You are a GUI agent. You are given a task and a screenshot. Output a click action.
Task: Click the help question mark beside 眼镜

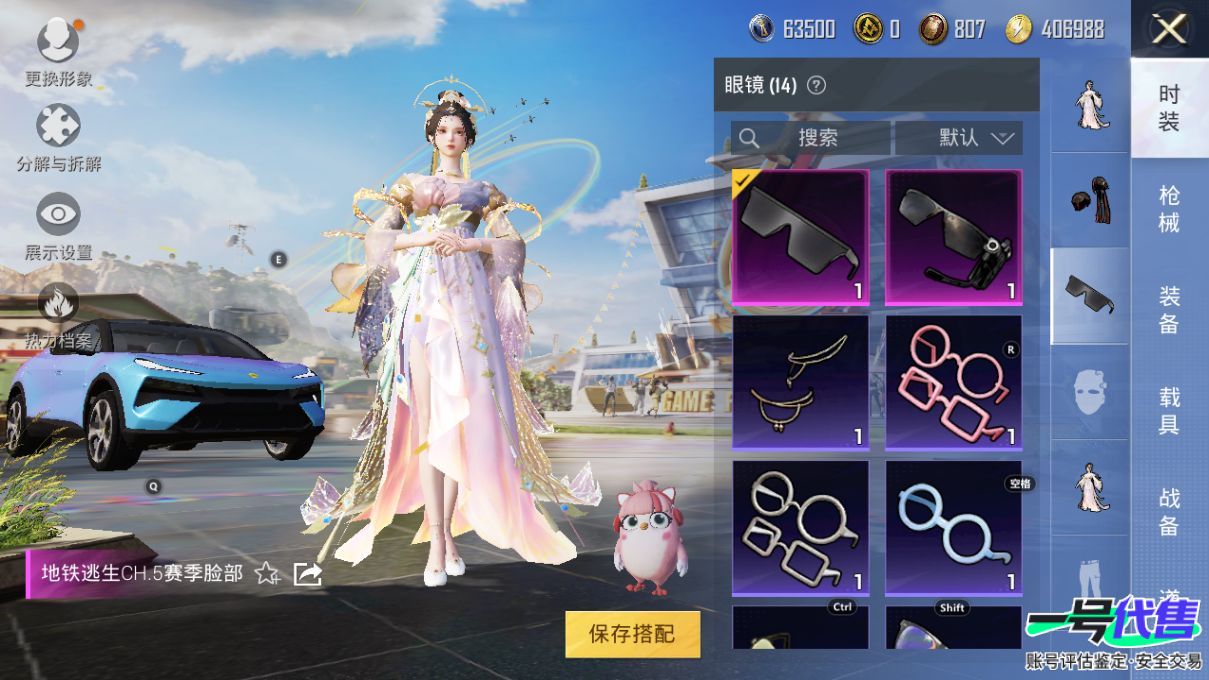[816, 85]
